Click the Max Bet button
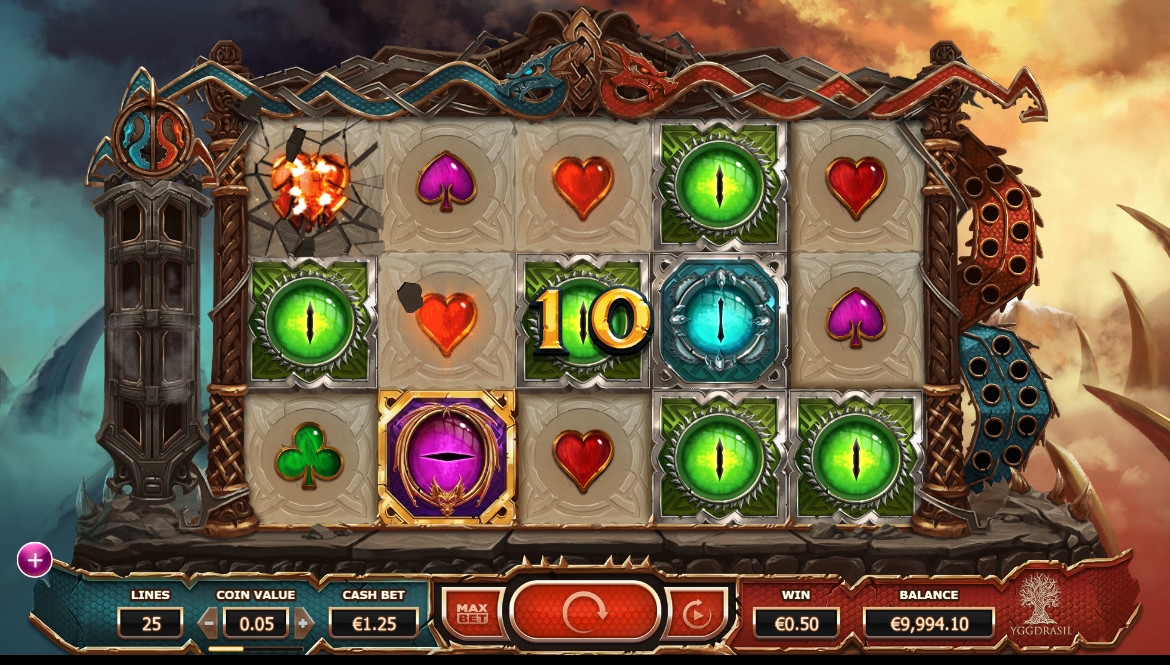The height and width of the screenshot is (665, 1170). pyautogui.click(x=471, y=611)
